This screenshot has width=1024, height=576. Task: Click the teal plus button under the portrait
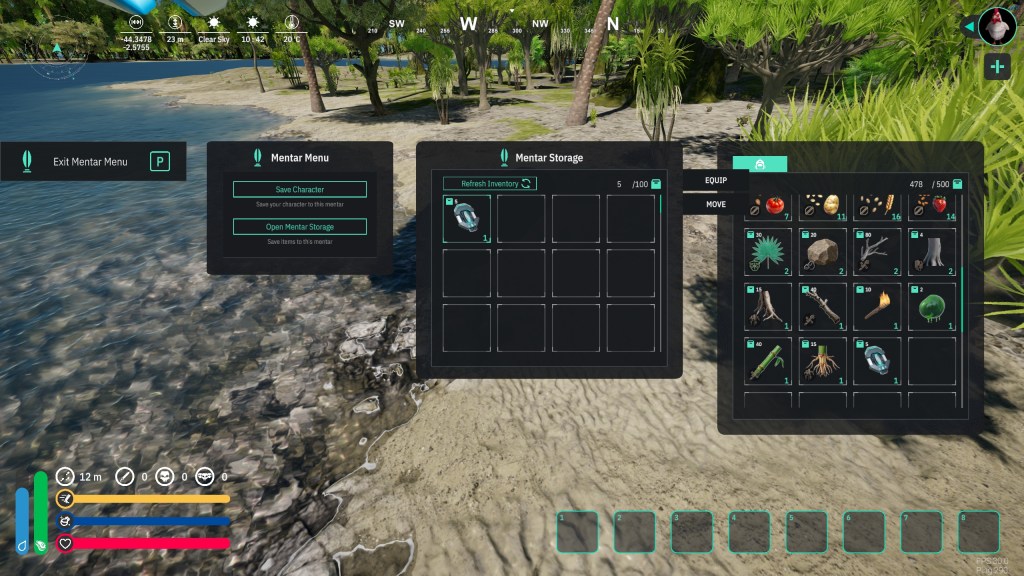coord(997,67)
